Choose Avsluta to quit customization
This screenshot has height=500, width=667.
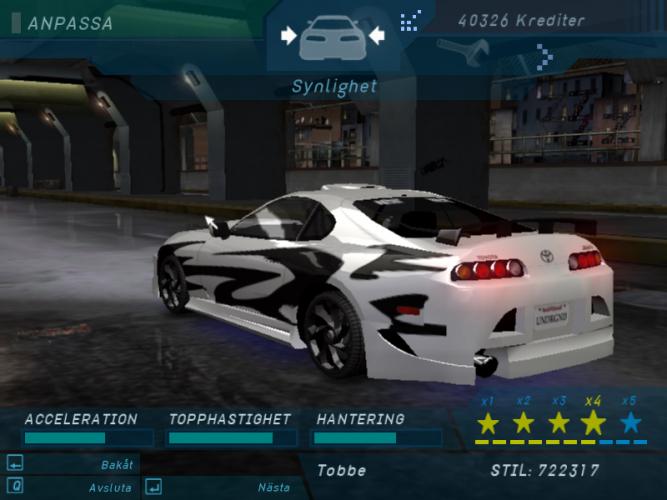click(x=110, y=487)
